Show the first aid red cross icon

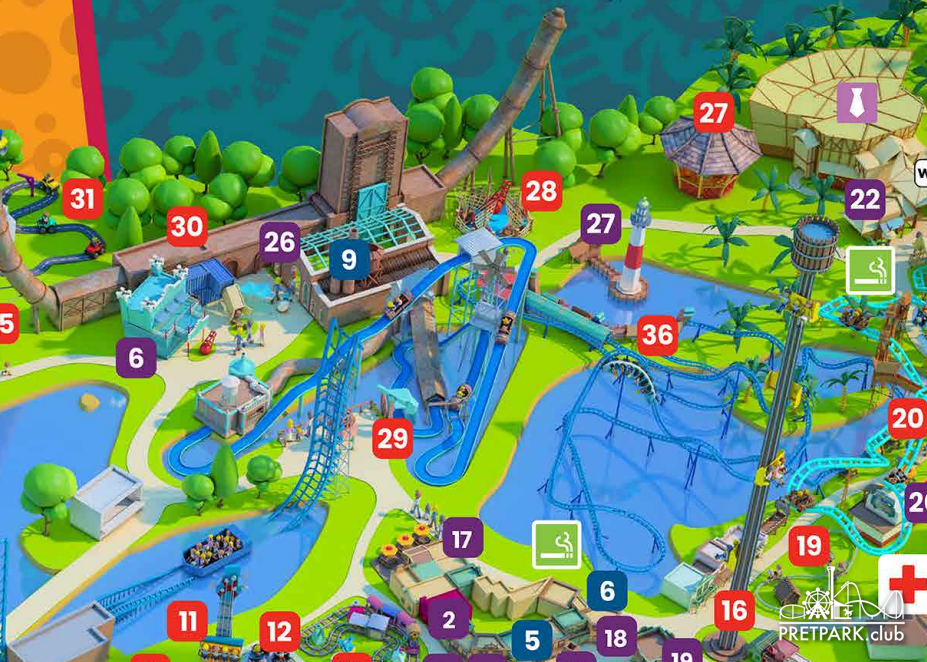[904, 582]
